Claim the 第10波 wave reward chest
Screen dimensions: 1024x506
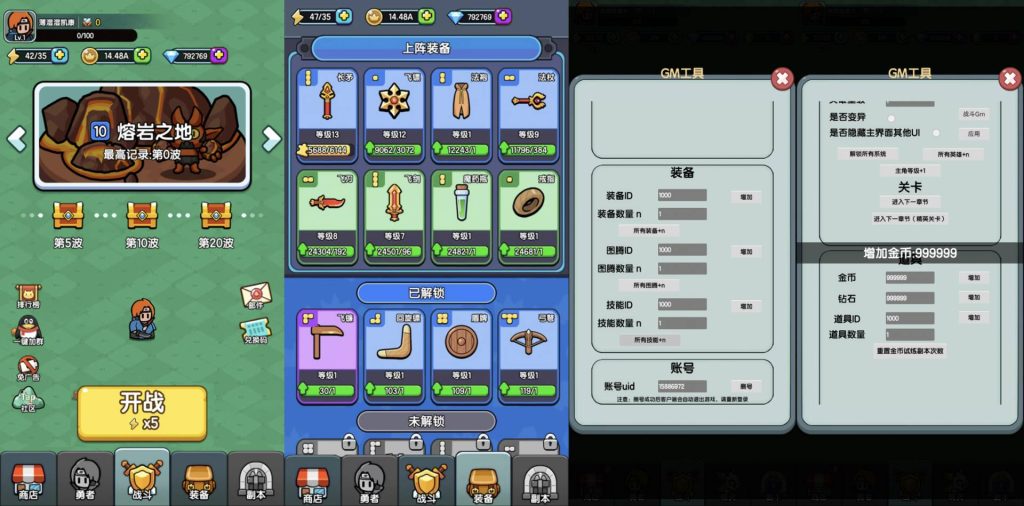pos(142,215)
